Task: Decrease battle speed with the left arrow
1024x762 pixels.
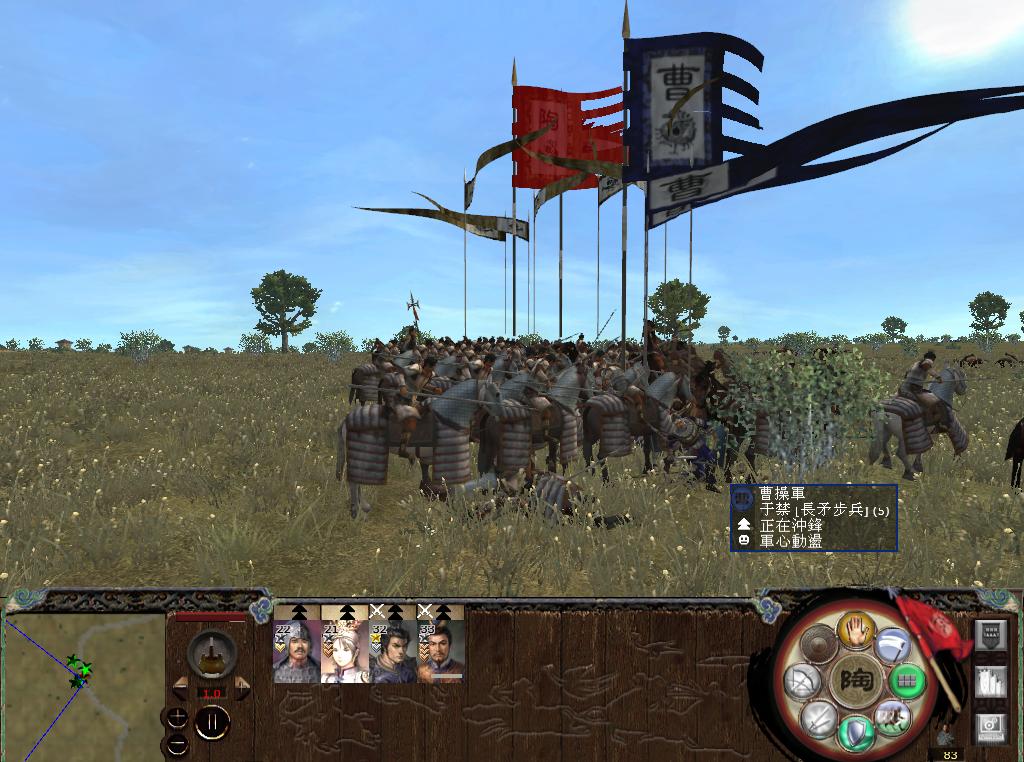Action: [x=181, y=689]
